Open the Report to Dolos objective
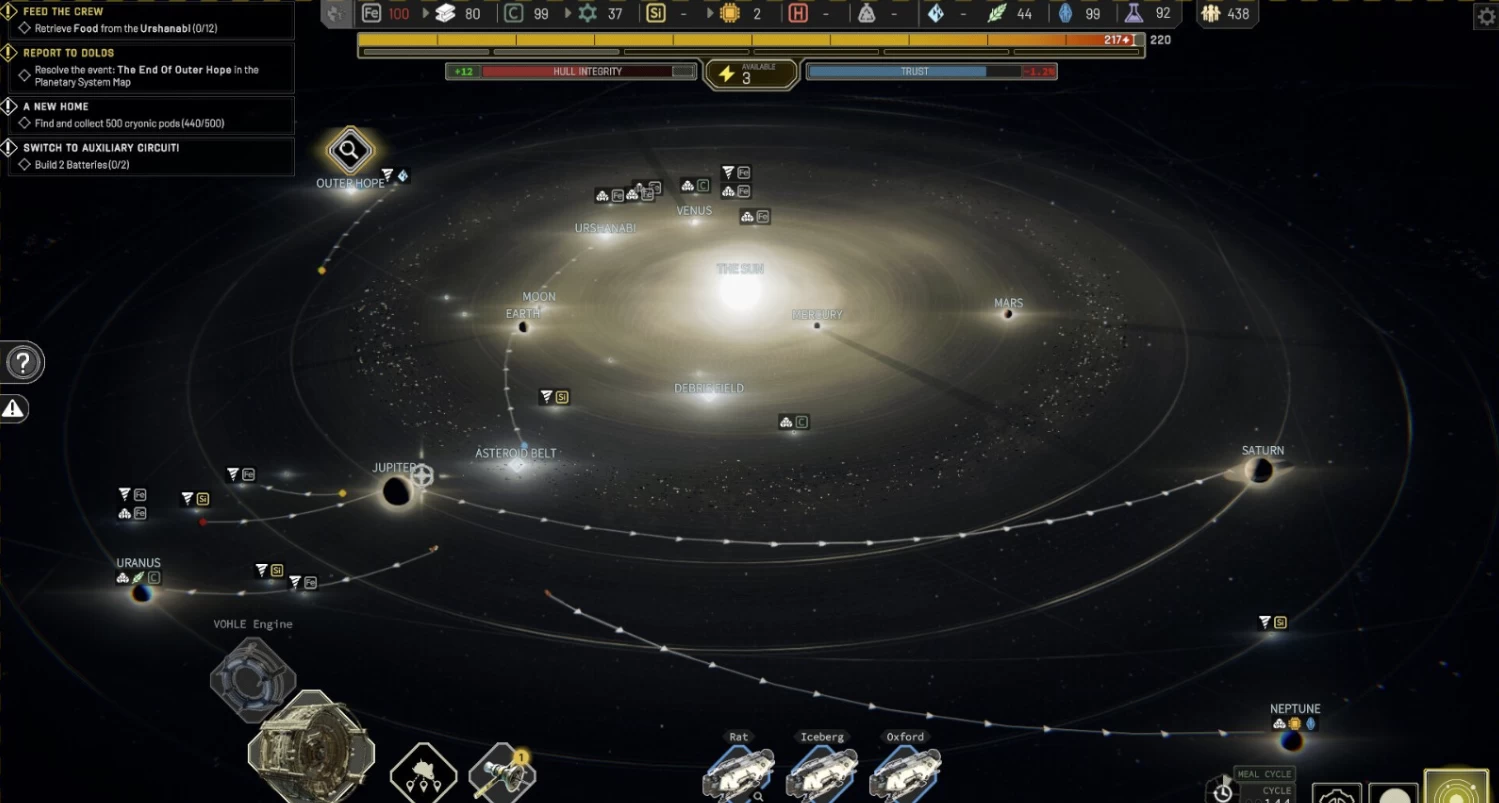 tap(148, 67)
